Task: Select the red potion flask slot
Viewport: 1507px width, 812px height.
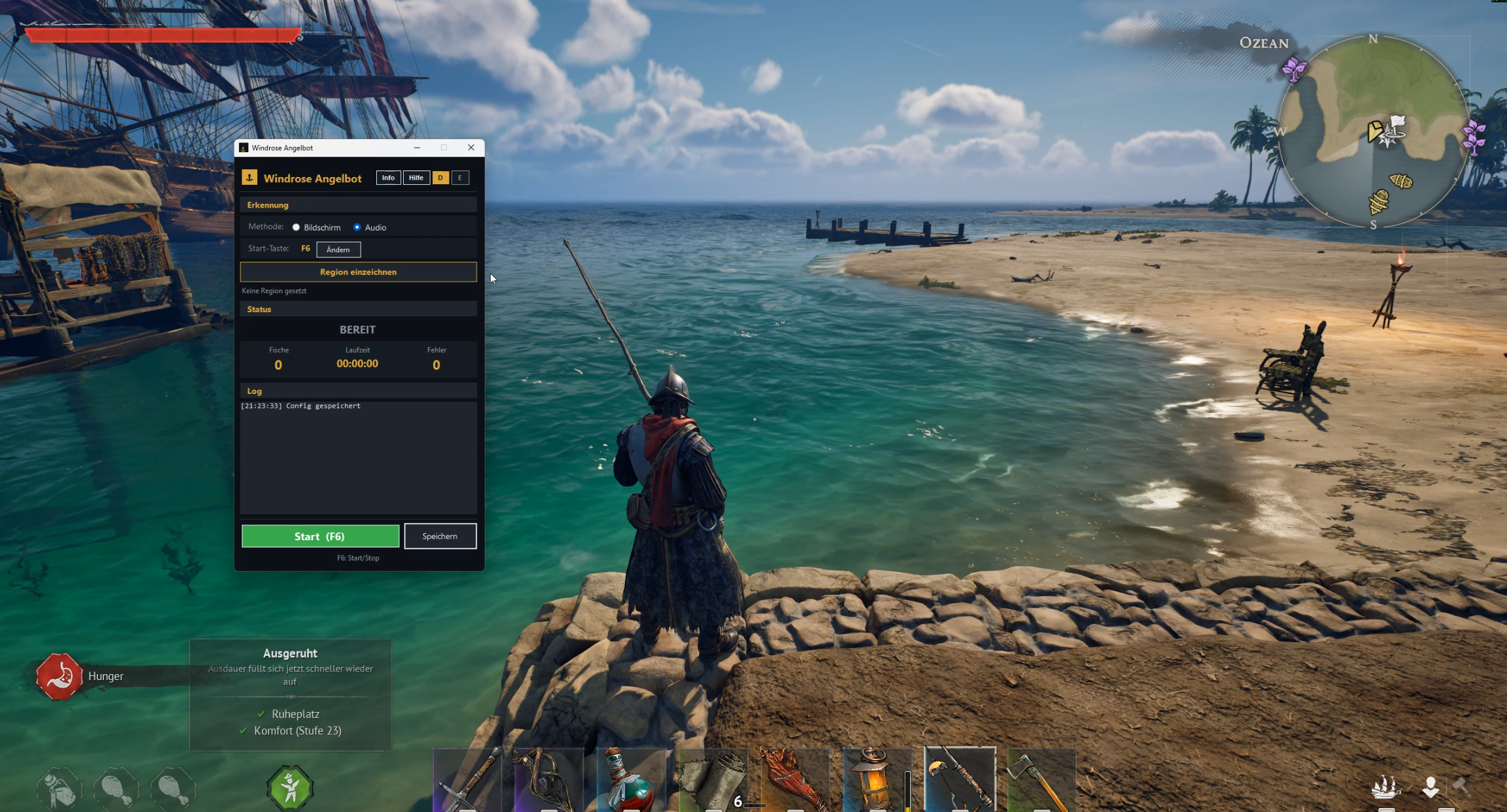Action: click(x=631, y=780)
